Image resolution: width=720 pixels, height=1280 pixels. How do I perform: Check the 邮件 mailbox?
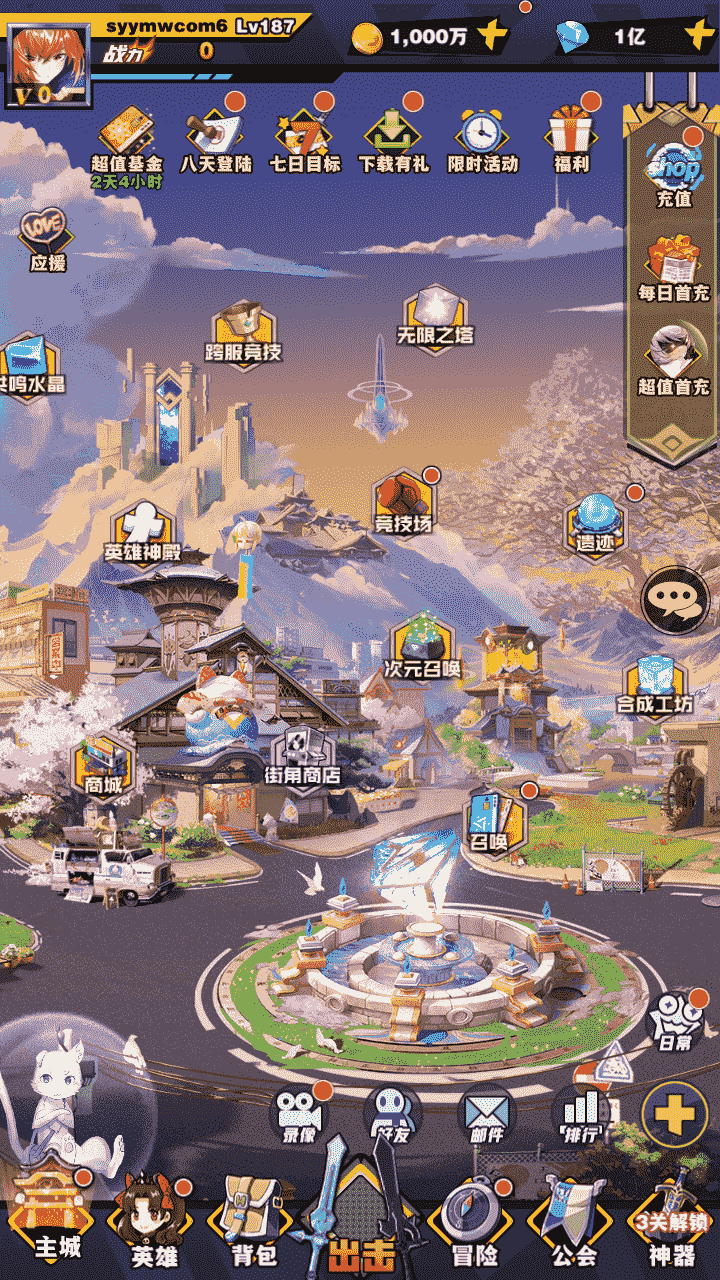point(485,1114)
